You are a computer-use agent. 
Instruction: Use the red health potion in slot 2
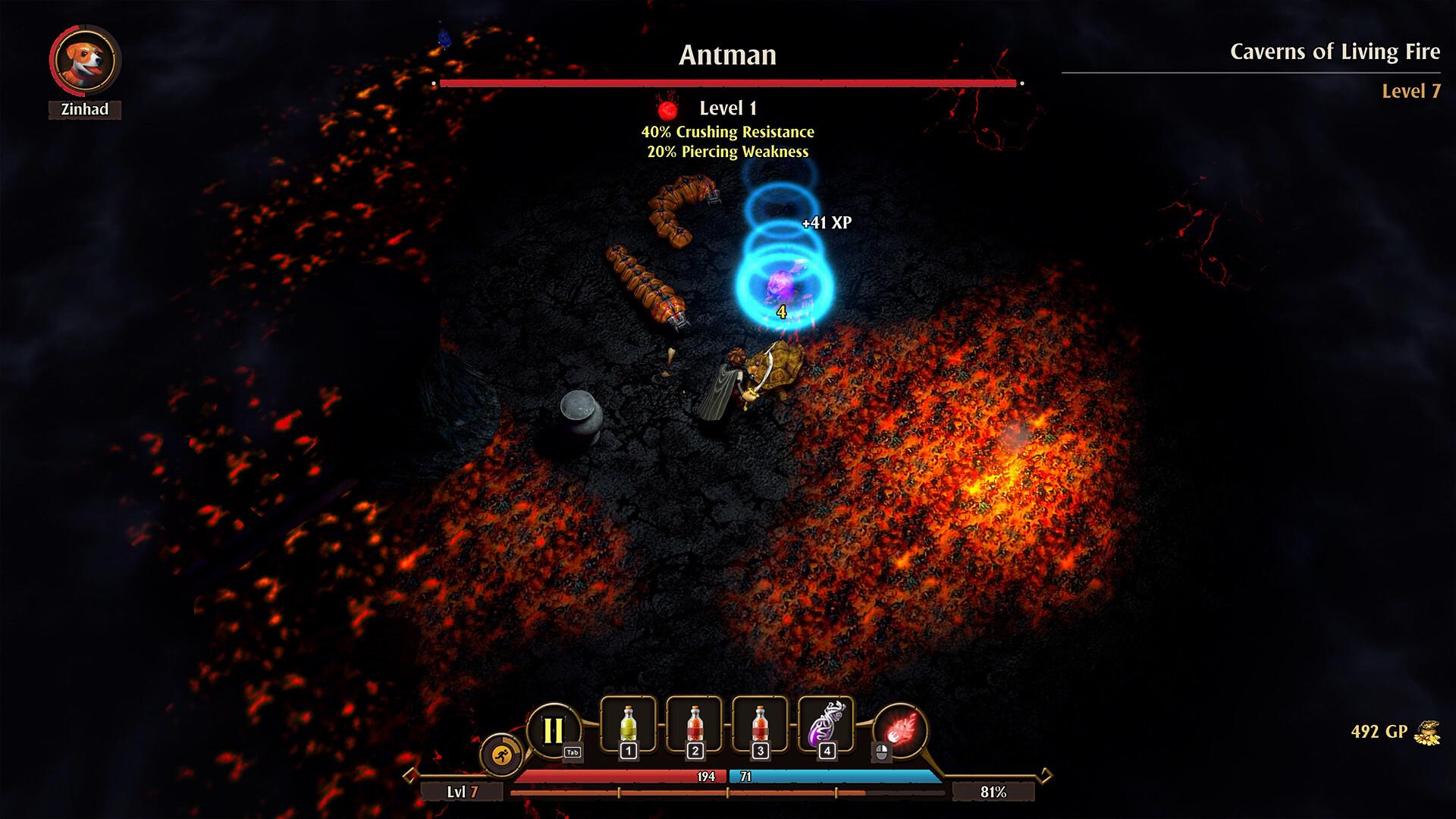[x=695, y=724]
